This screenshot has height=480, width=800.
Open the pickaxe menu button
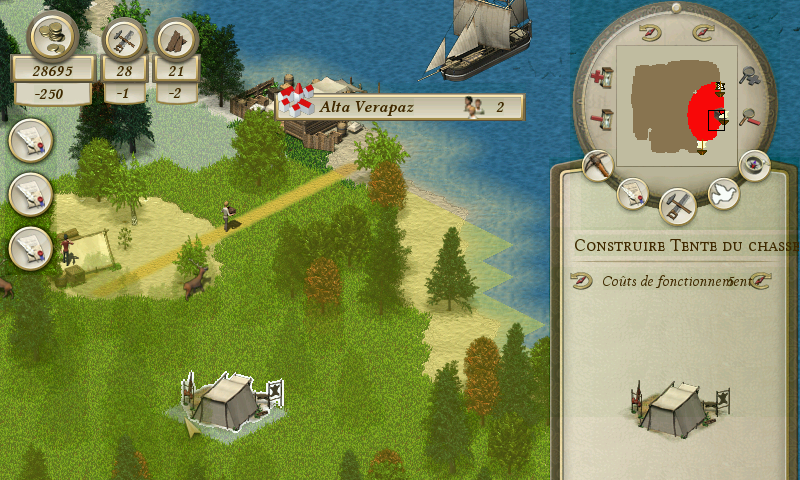(598, 166)
